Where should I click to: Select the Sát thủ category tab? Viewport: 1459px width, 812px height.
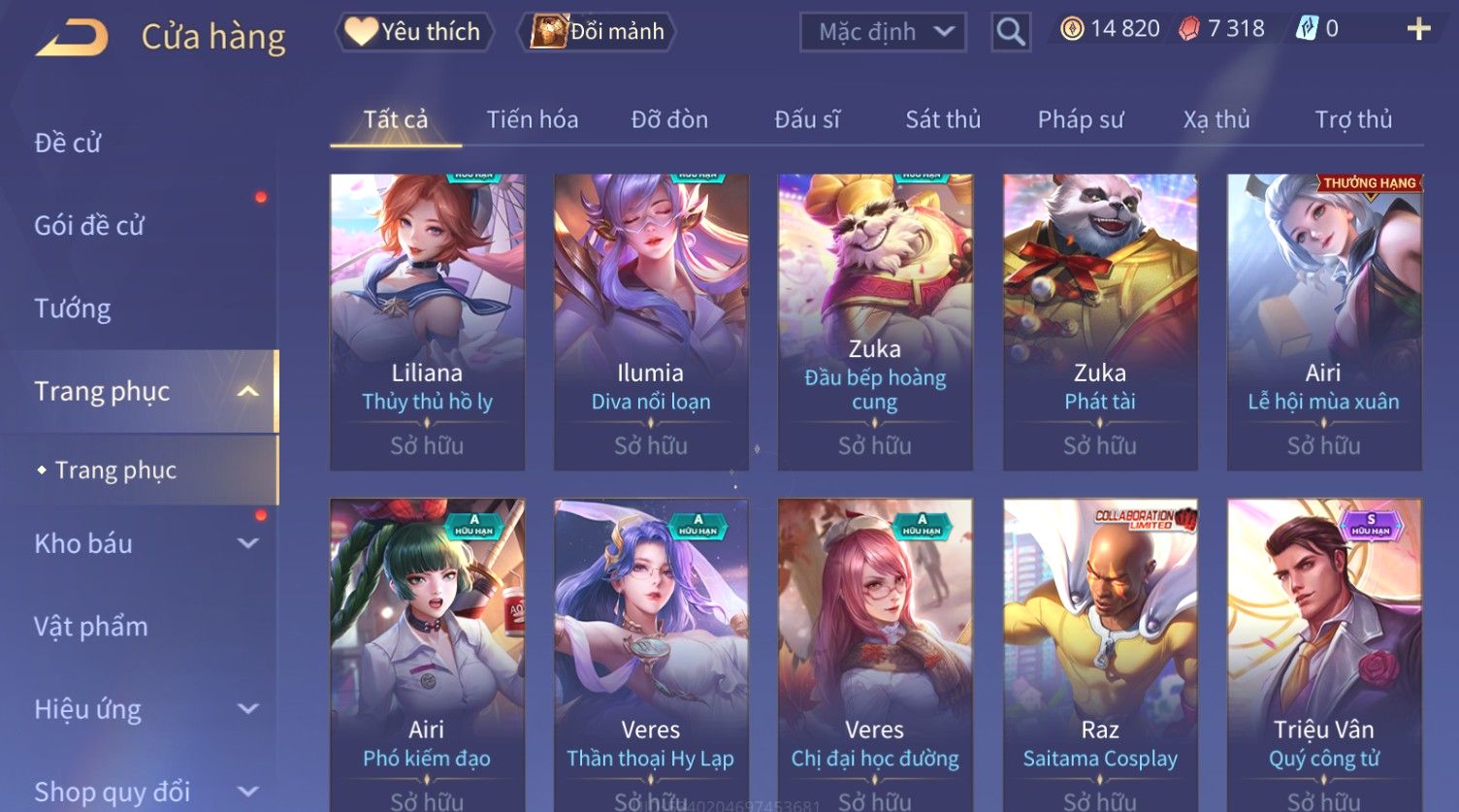(x=942, y=119)
